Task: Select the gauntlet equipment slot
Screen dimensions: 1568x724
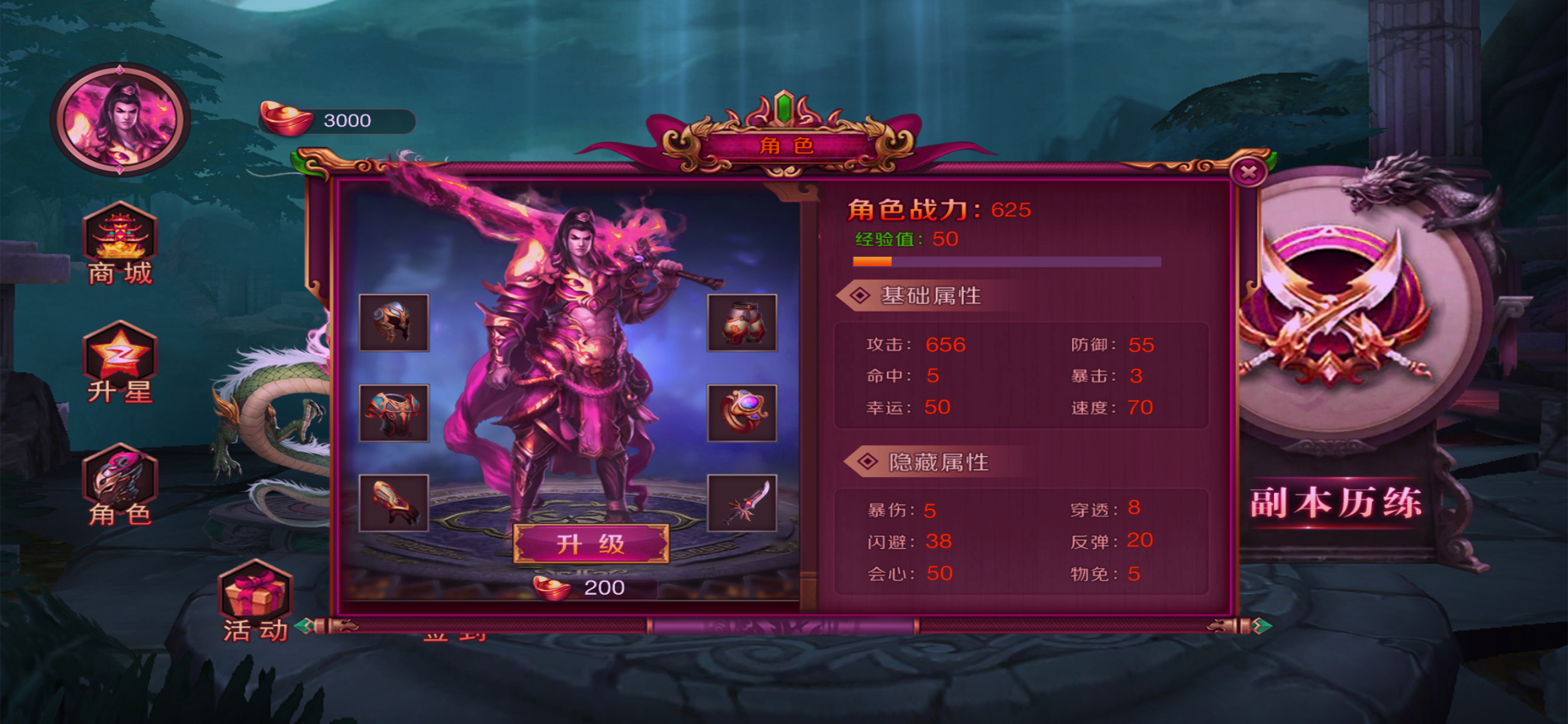Action: pyautogui.click(x=394, y=502)
